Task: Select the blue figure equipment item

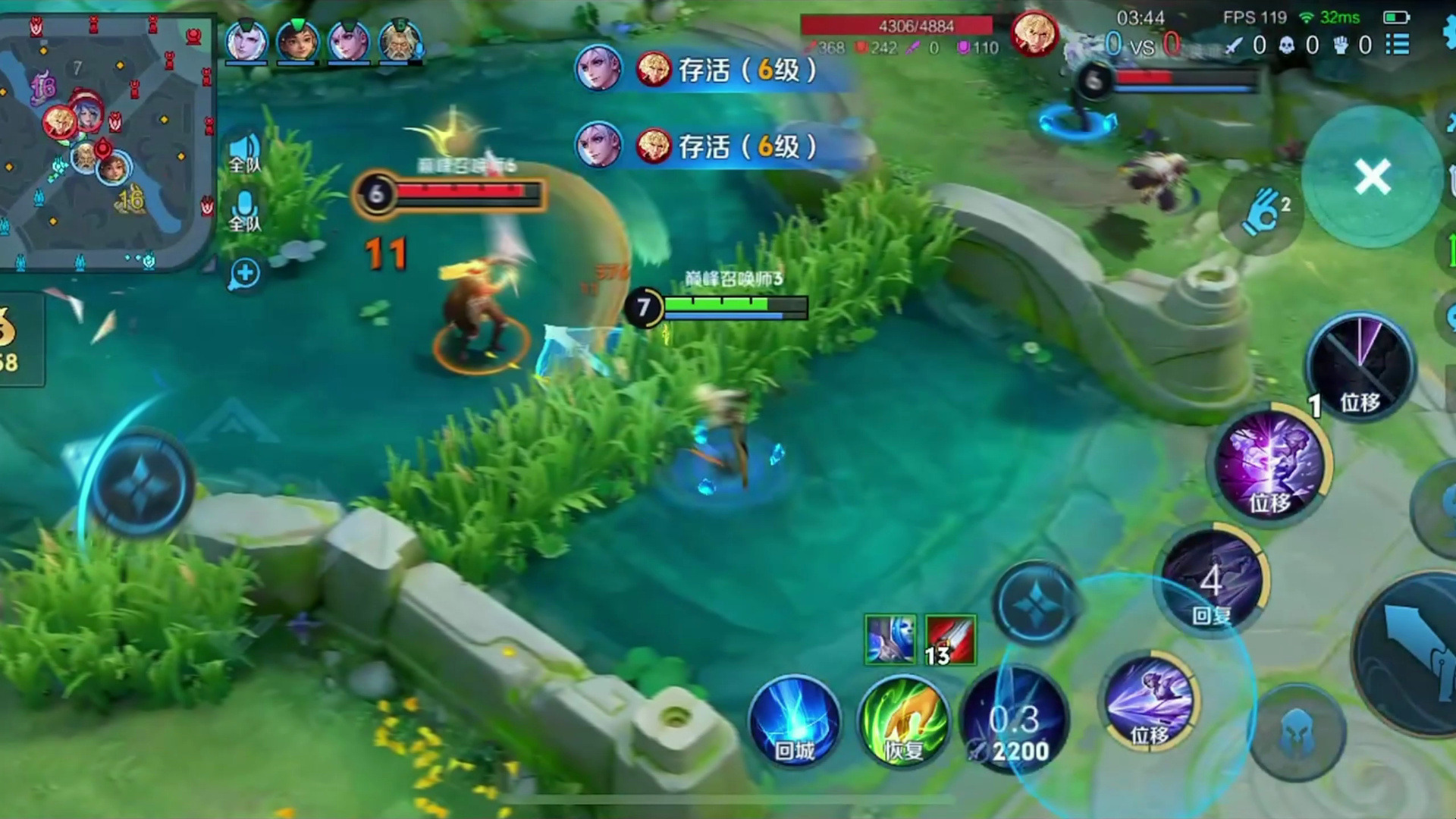Action: (890, 641)
